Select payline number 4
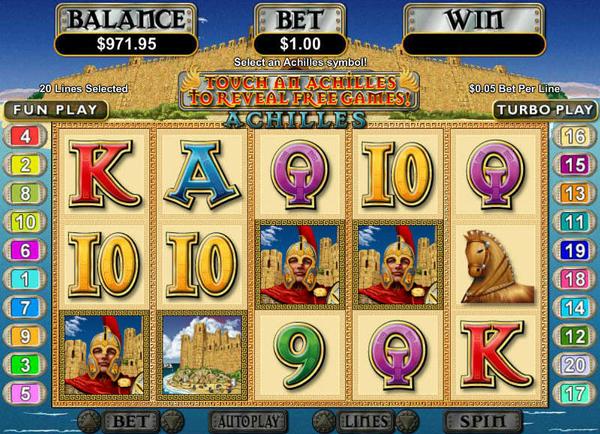Viewport: 600px width, 434px height. click(24, 136)
